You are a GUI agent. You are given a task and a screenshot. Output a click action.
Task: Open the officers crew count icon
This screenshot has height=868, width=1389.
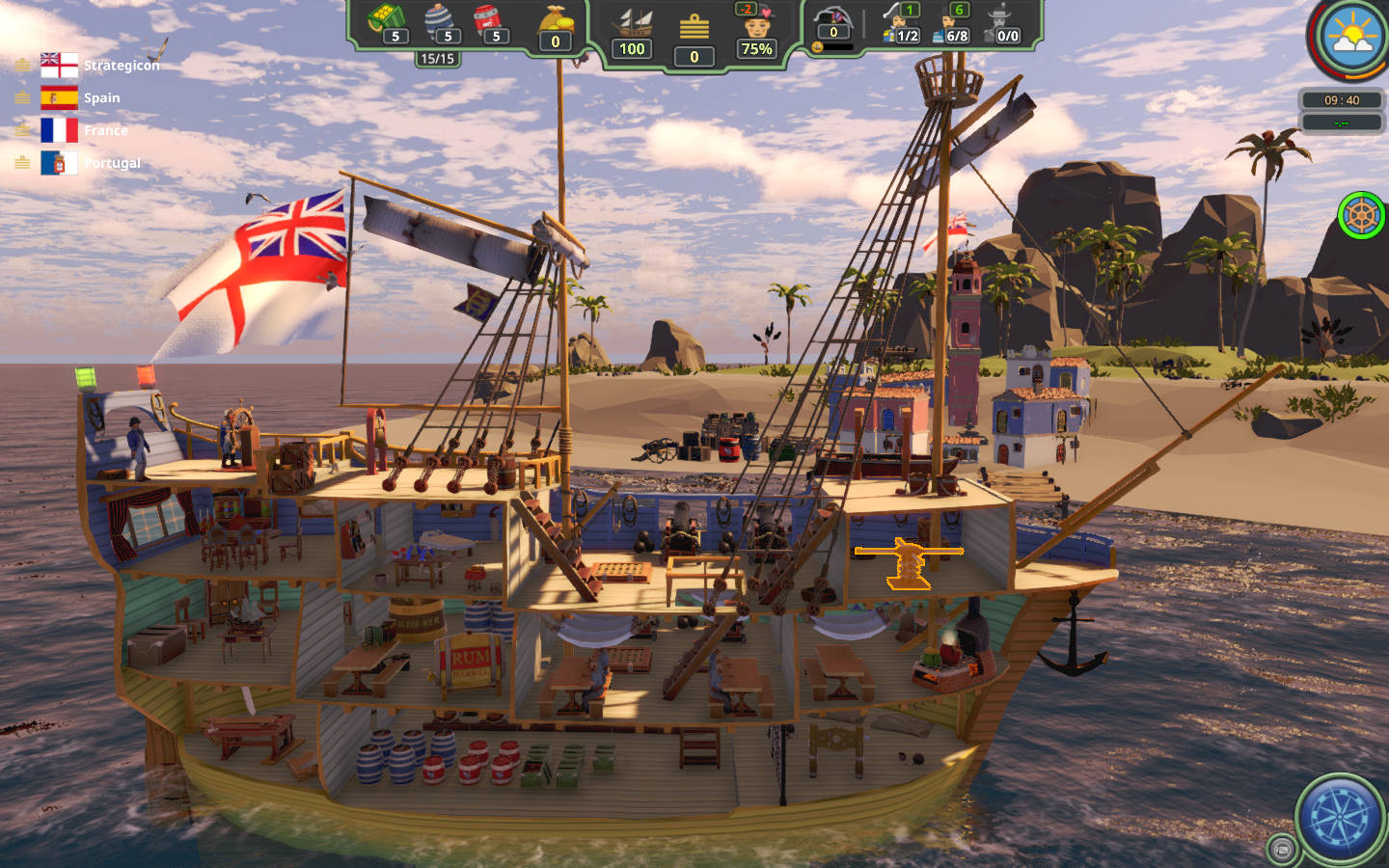pyautogui.click(x=901, y=23)
